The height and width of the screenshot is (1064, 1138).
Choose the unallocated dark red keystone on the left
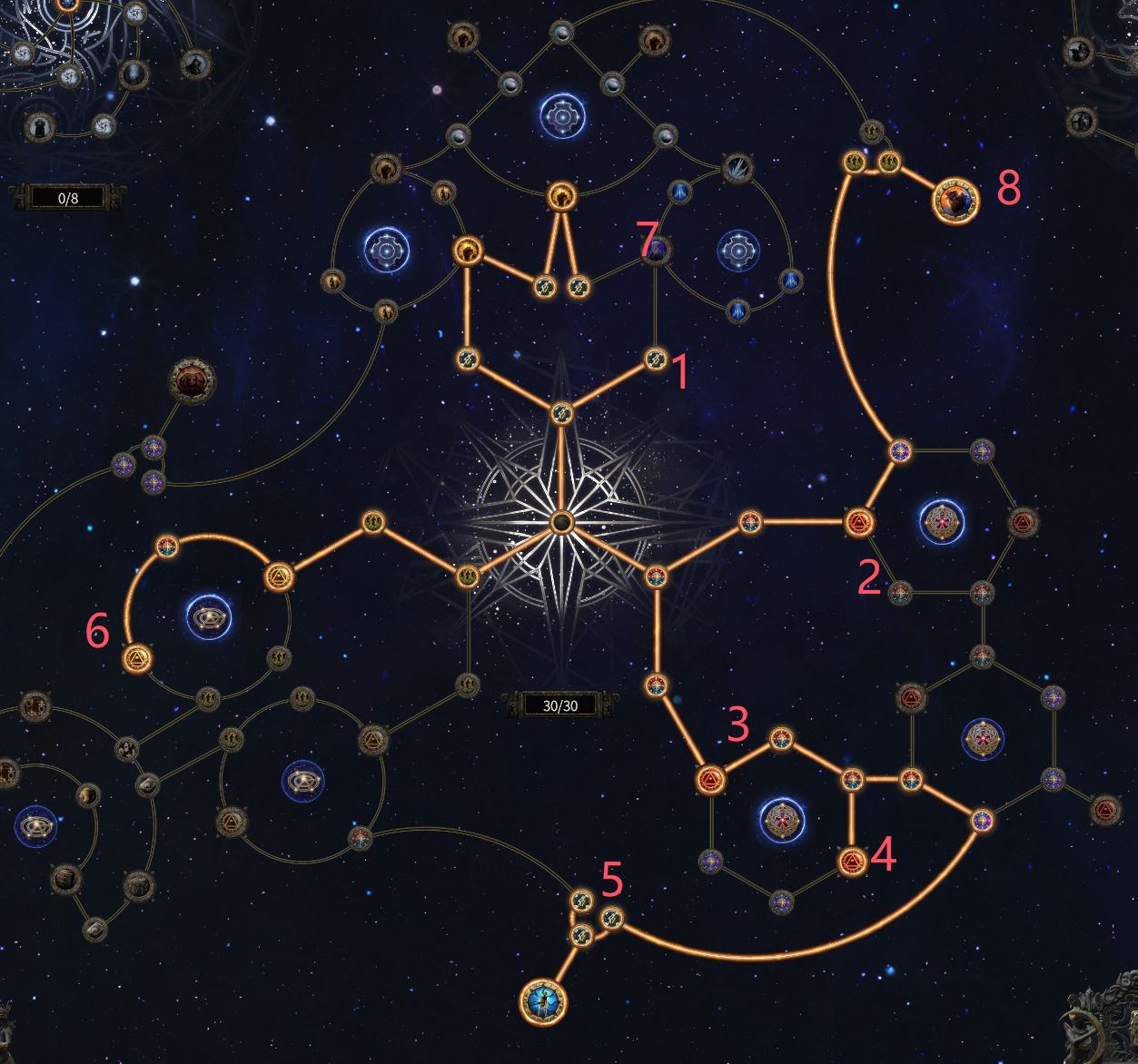pos(192,381)
